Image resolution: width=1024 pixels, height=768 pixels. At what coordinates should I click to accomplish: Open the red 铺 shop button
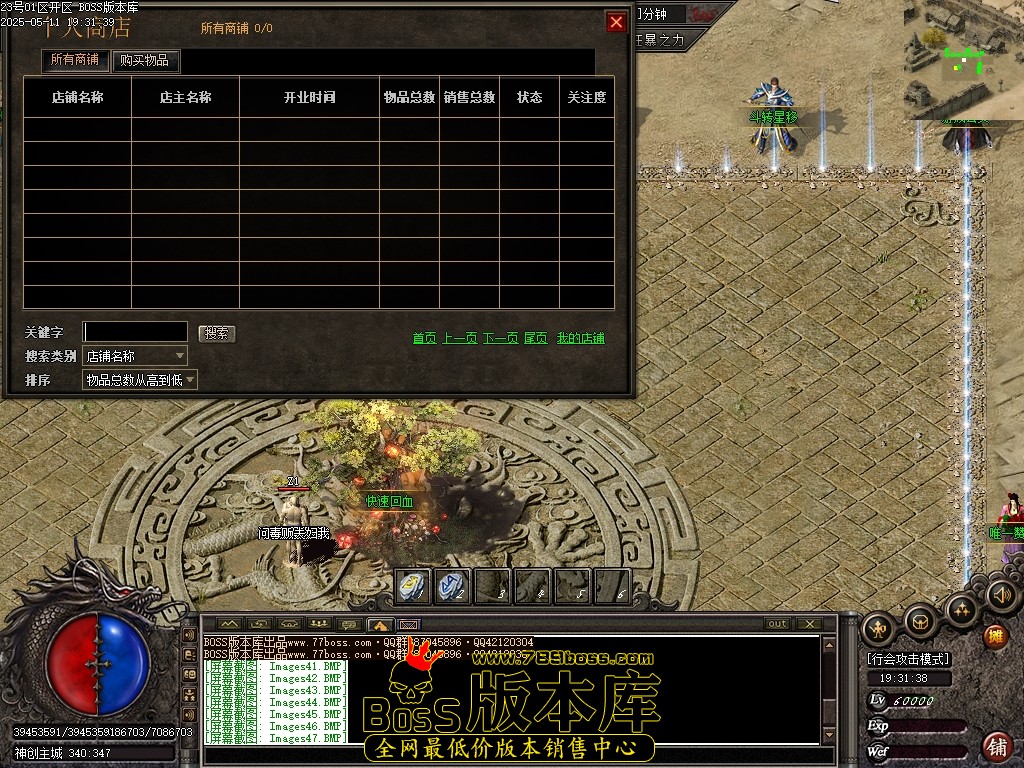coord(996,746)
